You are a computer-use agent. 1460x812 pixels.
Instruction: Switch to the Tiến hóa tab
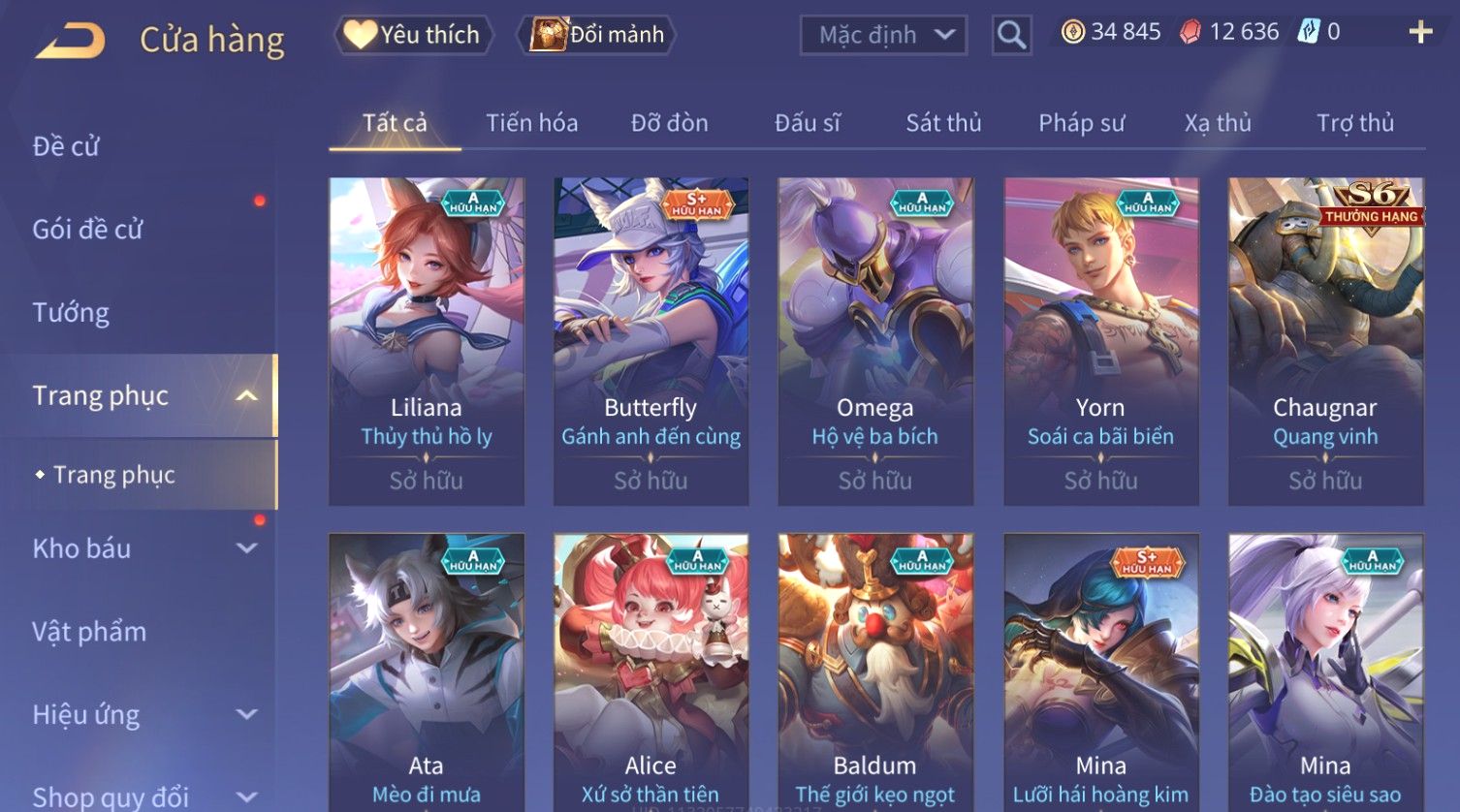(x=531, y=123)
